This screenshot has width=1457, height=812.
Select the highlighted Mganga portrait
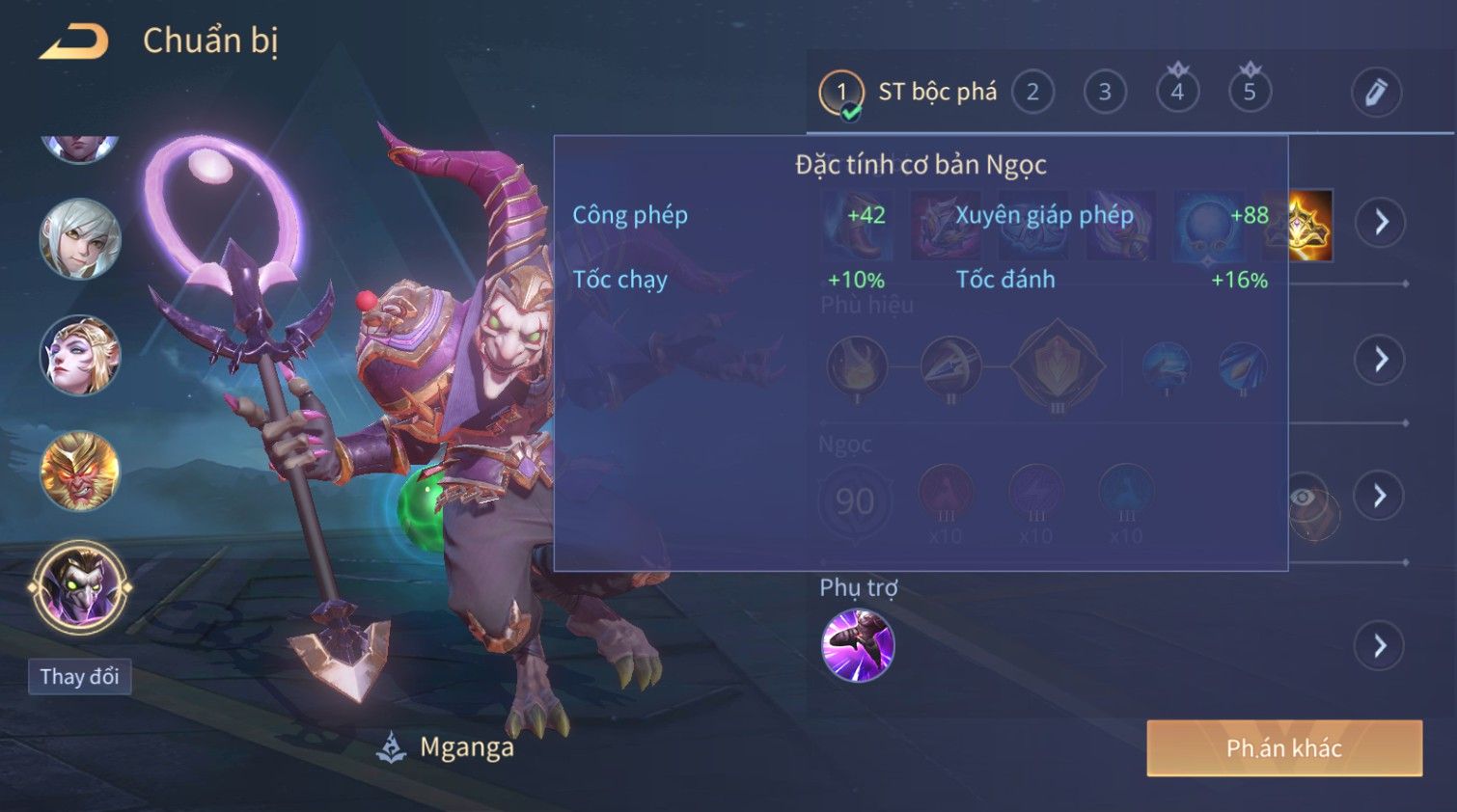pyautogui.click(x=80, y=586)
